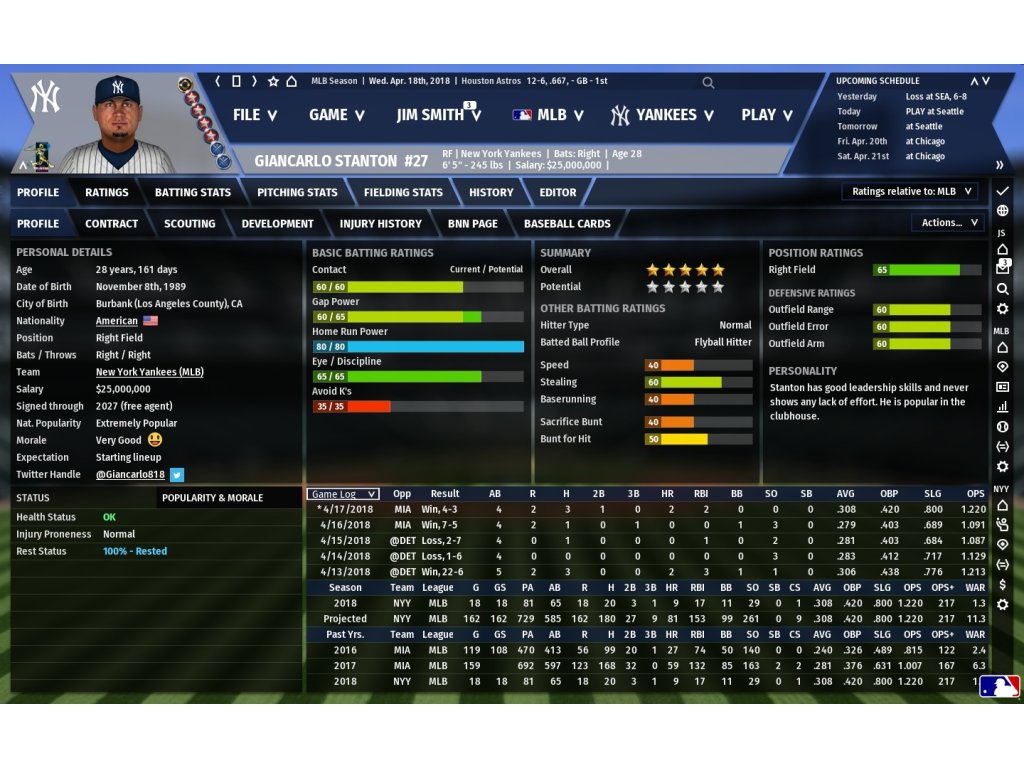Switch to the Batting Stats tab
The height and width of the screenshot is (768, 1024).
point(192,192)
